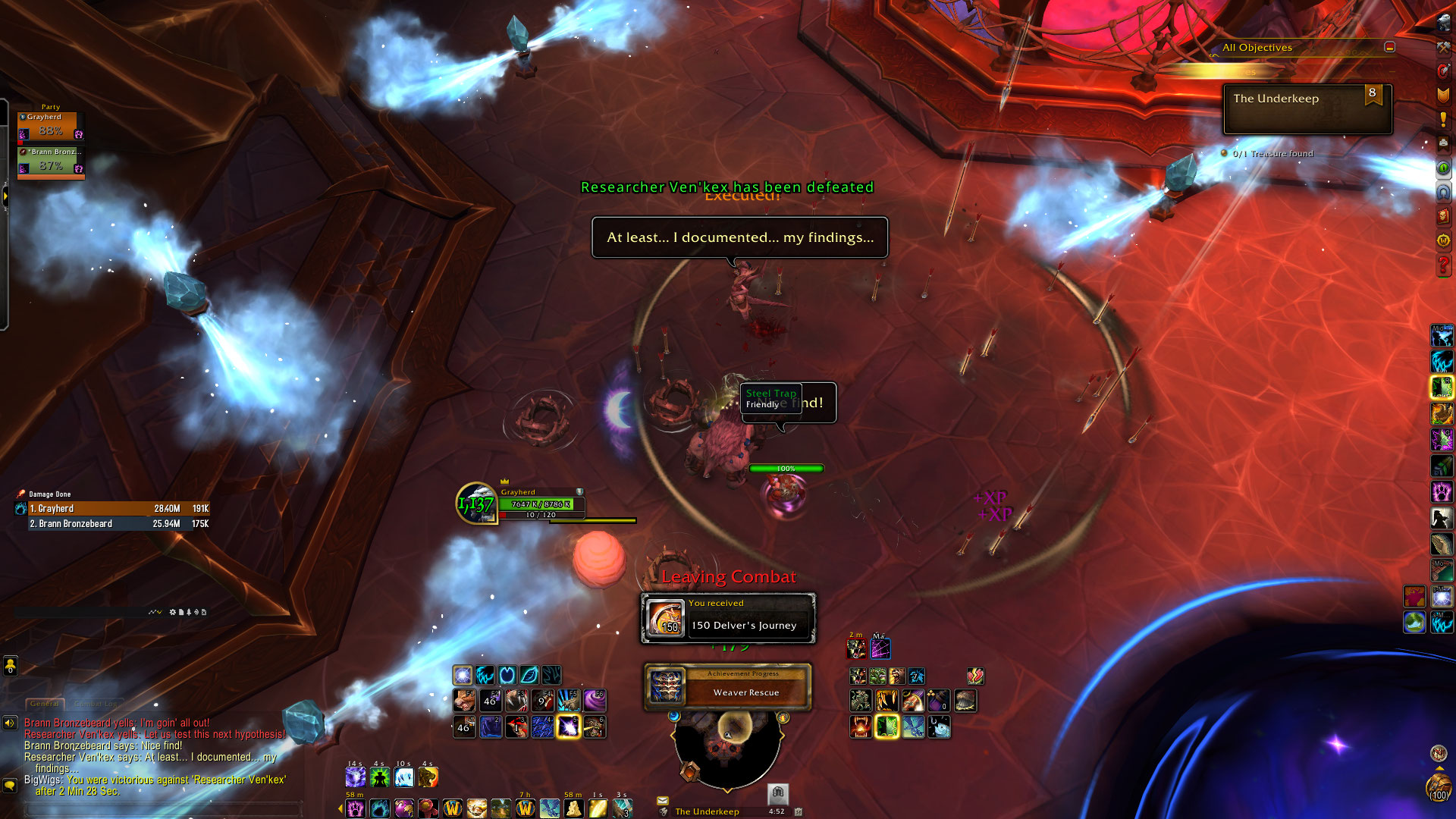The image size is (1456, 819).
Task: Toggle the chat speaker voice button
Action: 10,723
